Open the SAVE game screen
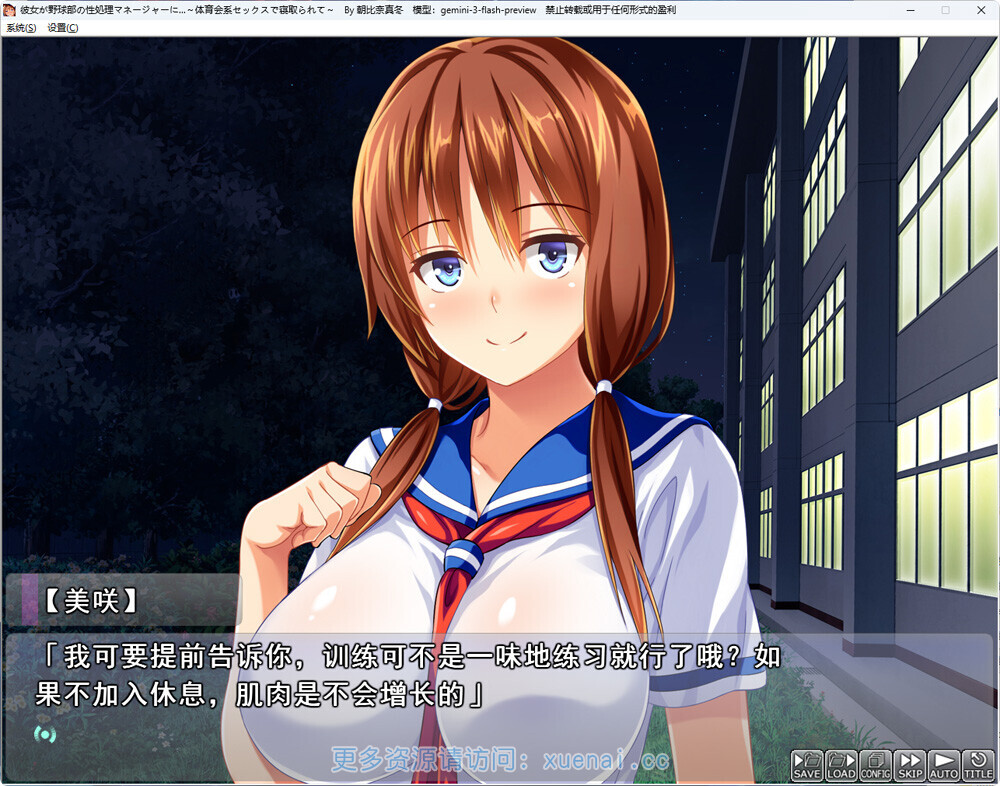Image resolution: width=1000 pixels, height=786 pixels. click(807, 765)
